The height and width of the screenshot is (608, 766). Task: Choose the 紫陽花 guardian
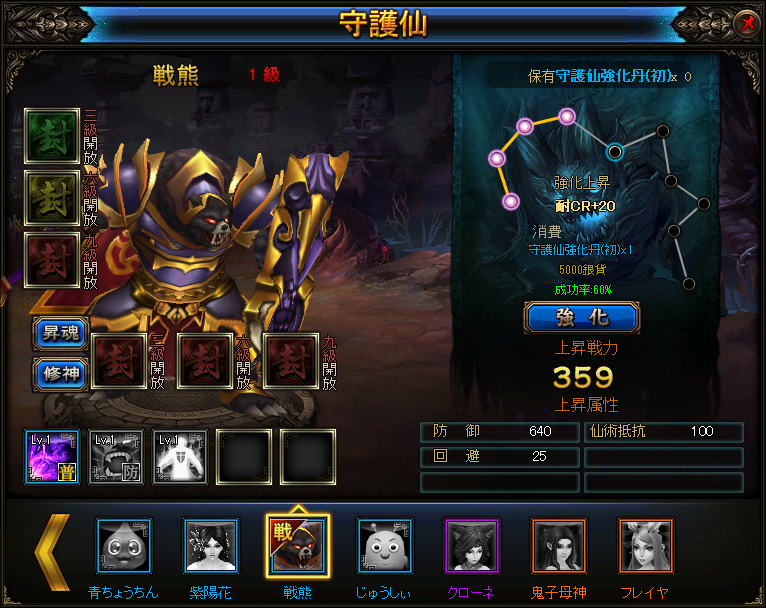point(211,546)
